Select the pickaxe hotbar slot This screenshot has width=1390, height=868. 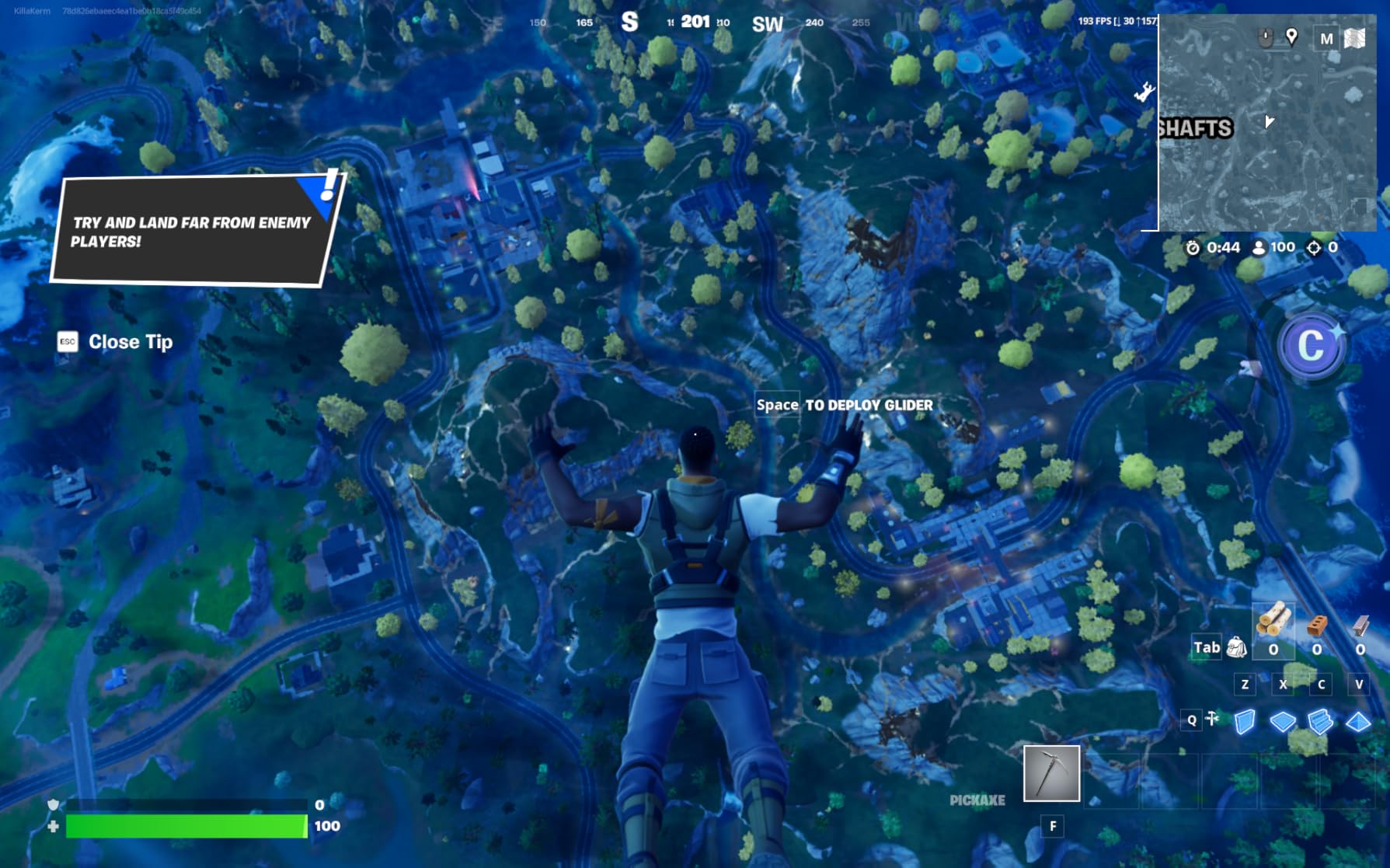[1051, 773]
